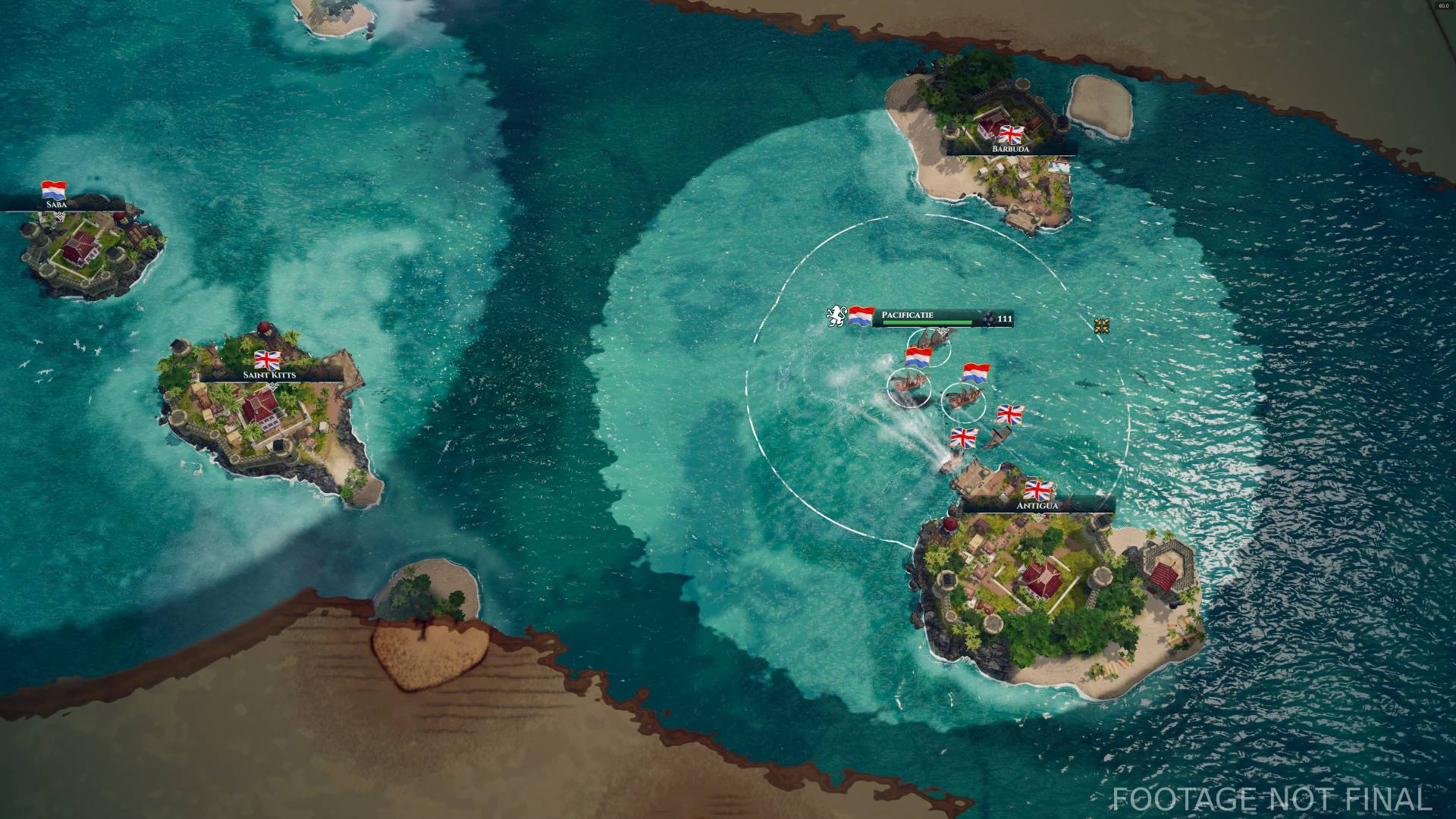Select the Barbuda island nameplate label
This screenshot has width=1456, height=819.
pos(1010,150)
